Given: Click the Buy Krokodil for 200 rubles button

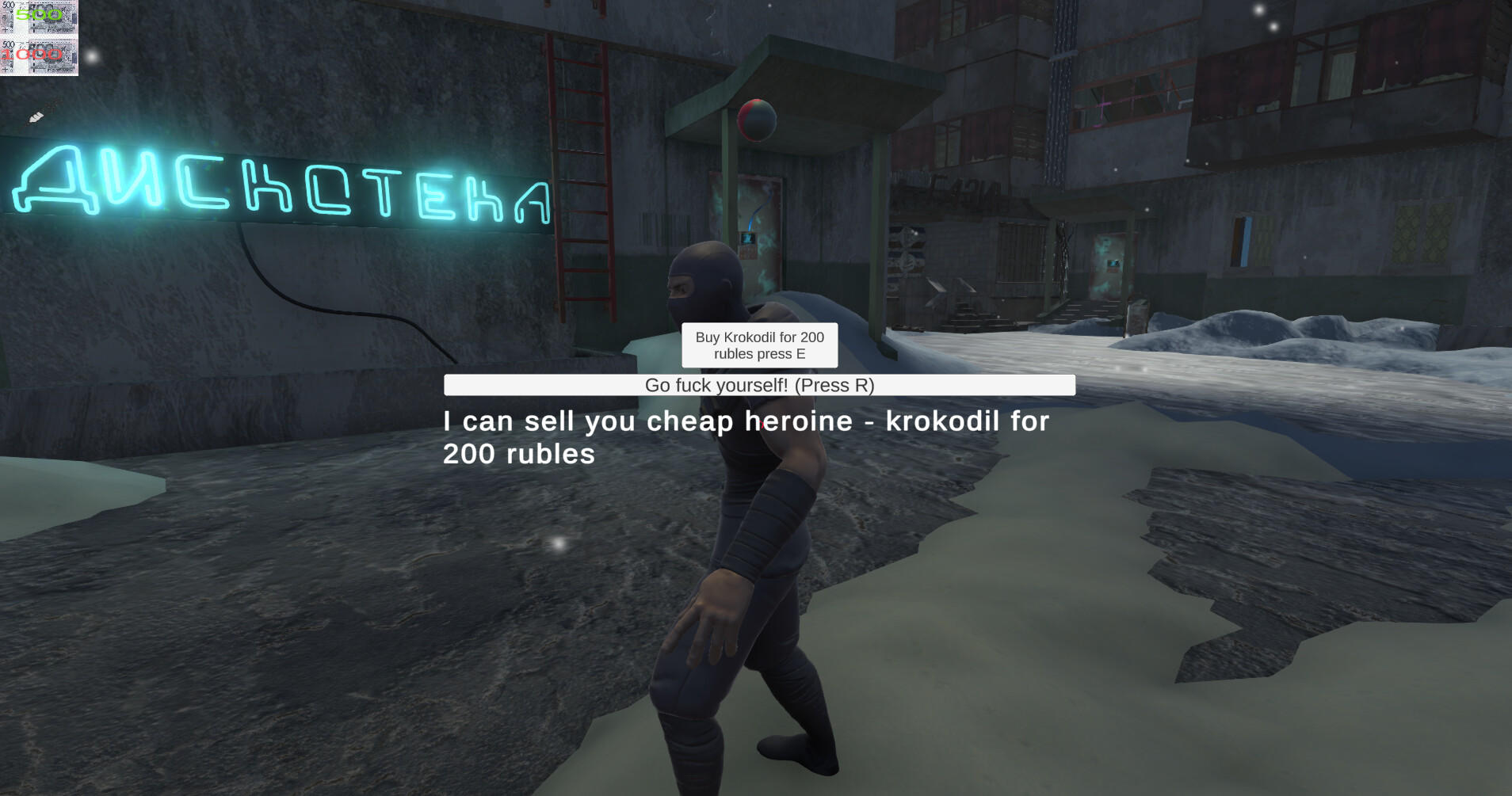Looking at the screenshot, I should click(x=758, y=345).
